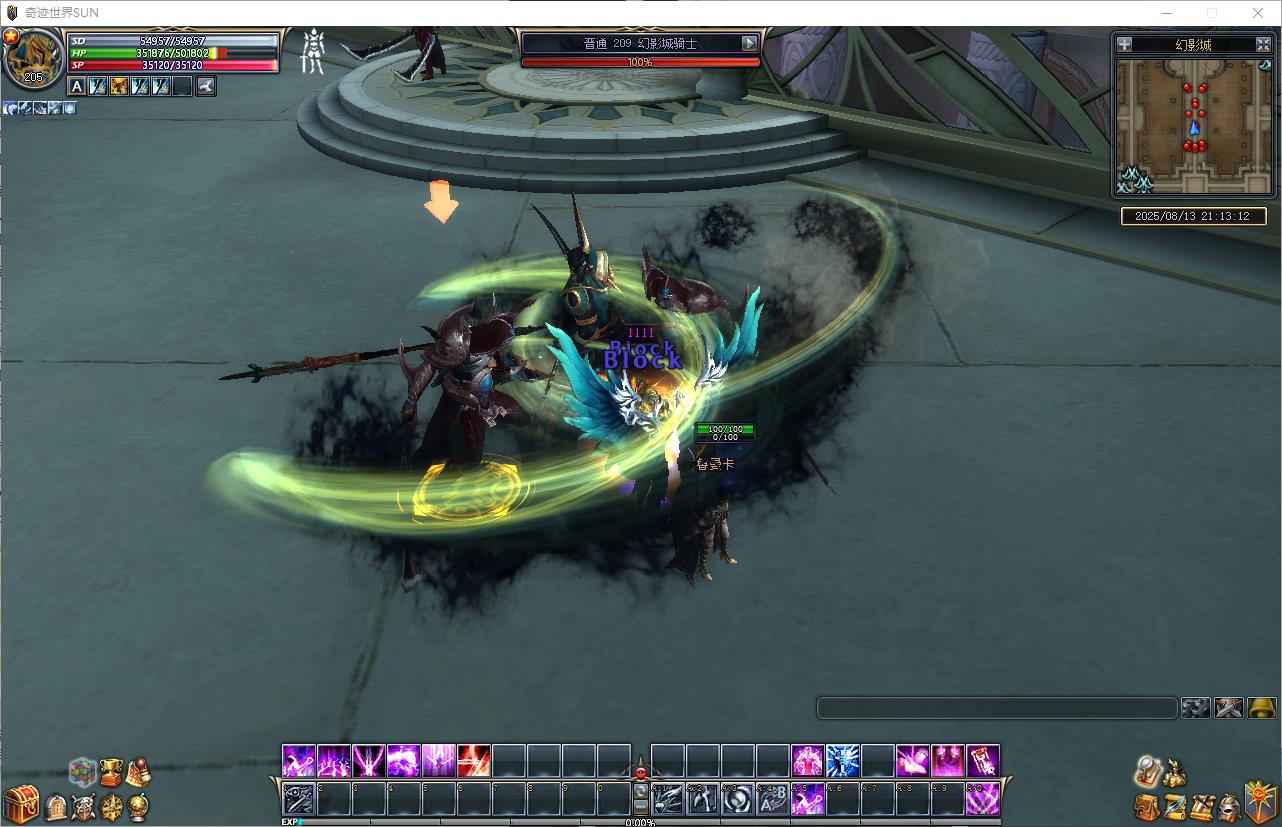Image resolution: width=1282 pixels, height=827 pixels.
Task: Click the gold trophy icon
Action: [110, 771]
